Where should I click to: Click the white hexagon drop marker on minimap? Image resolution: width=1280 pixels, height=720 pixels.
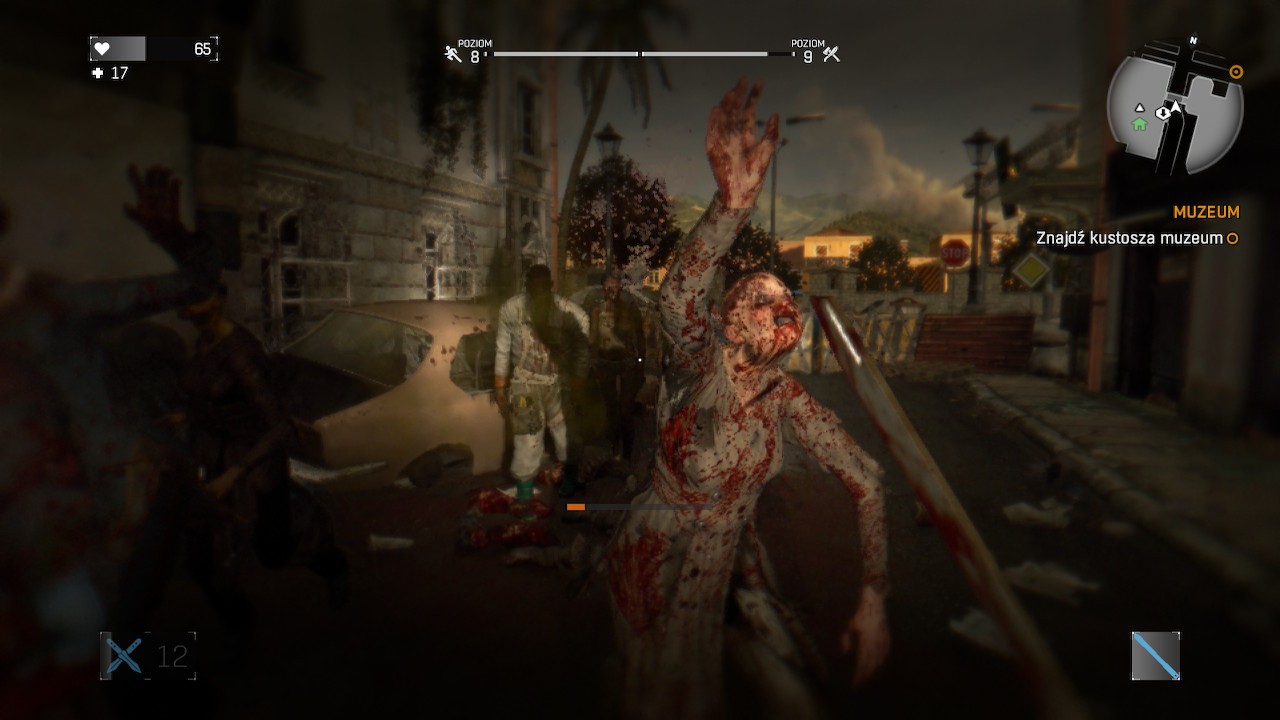click(1162, 113)
